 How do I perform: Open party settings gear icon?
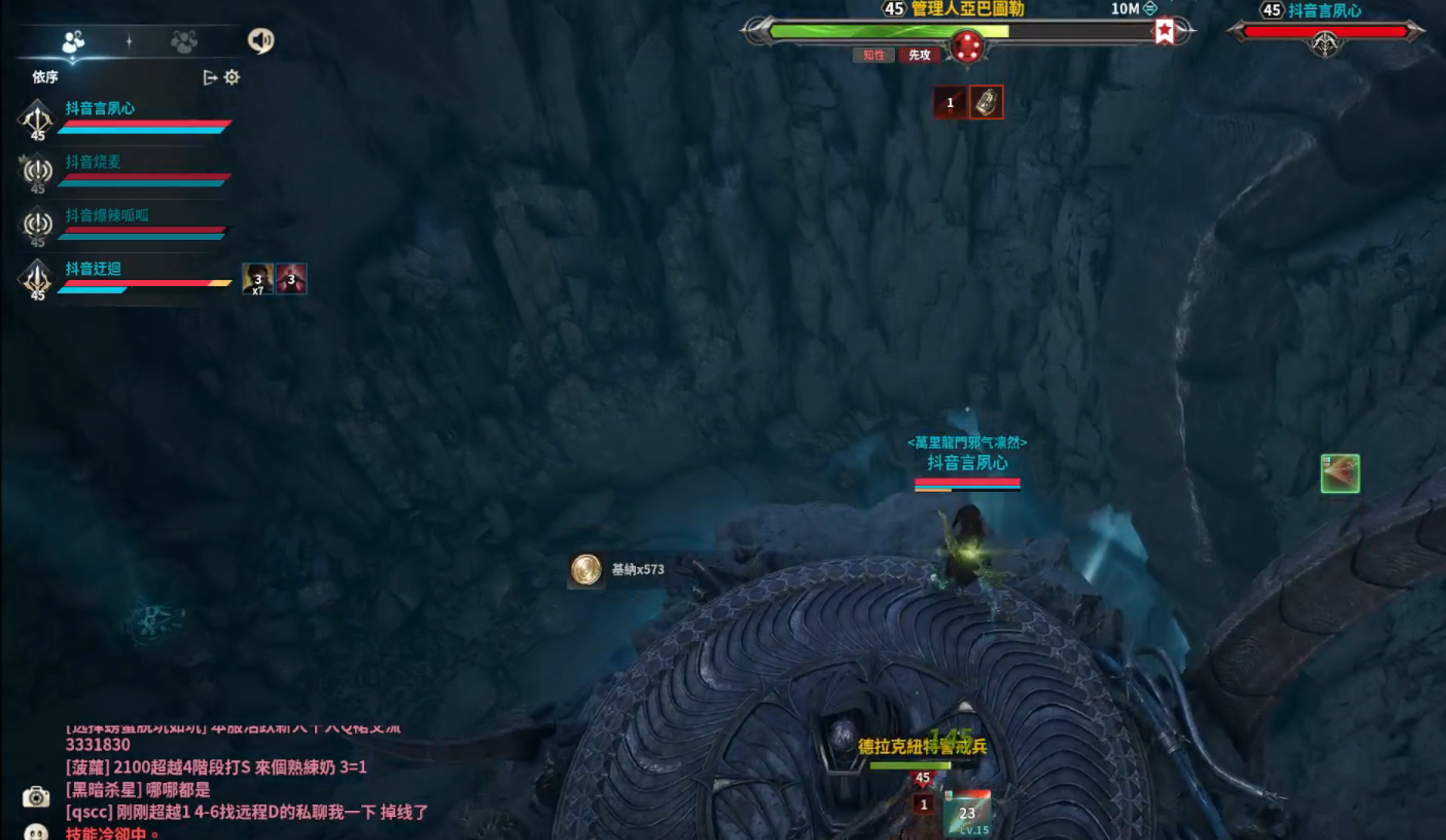tap(231, 77)
